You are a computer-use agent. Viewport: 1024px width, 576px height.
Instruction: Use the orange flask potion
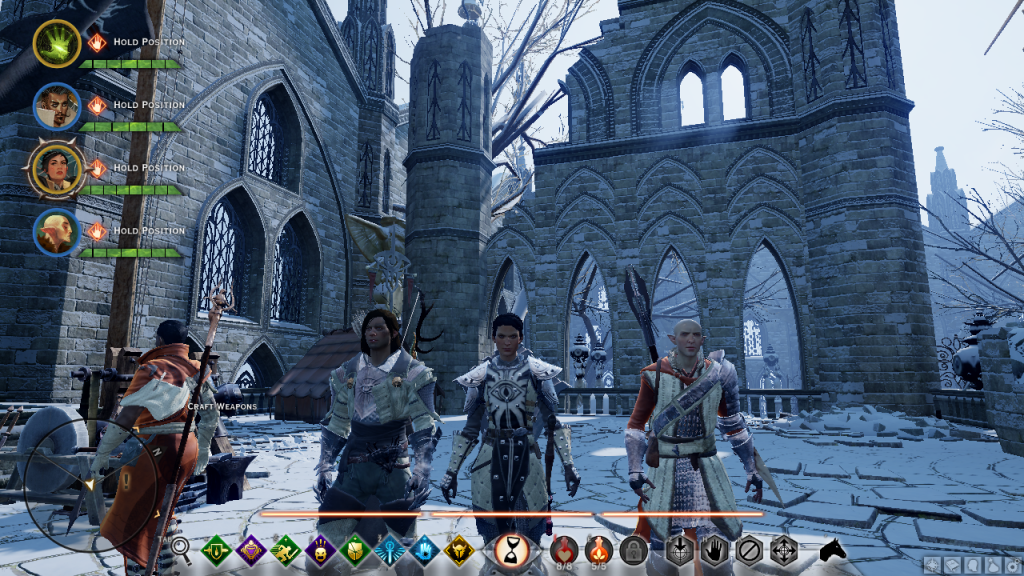(x=599, y=548)
